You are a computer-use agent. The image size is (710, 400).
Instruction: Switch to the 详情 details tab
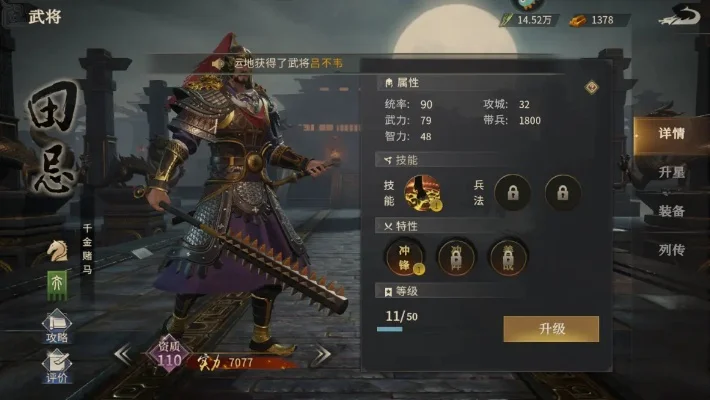point(671,134)
